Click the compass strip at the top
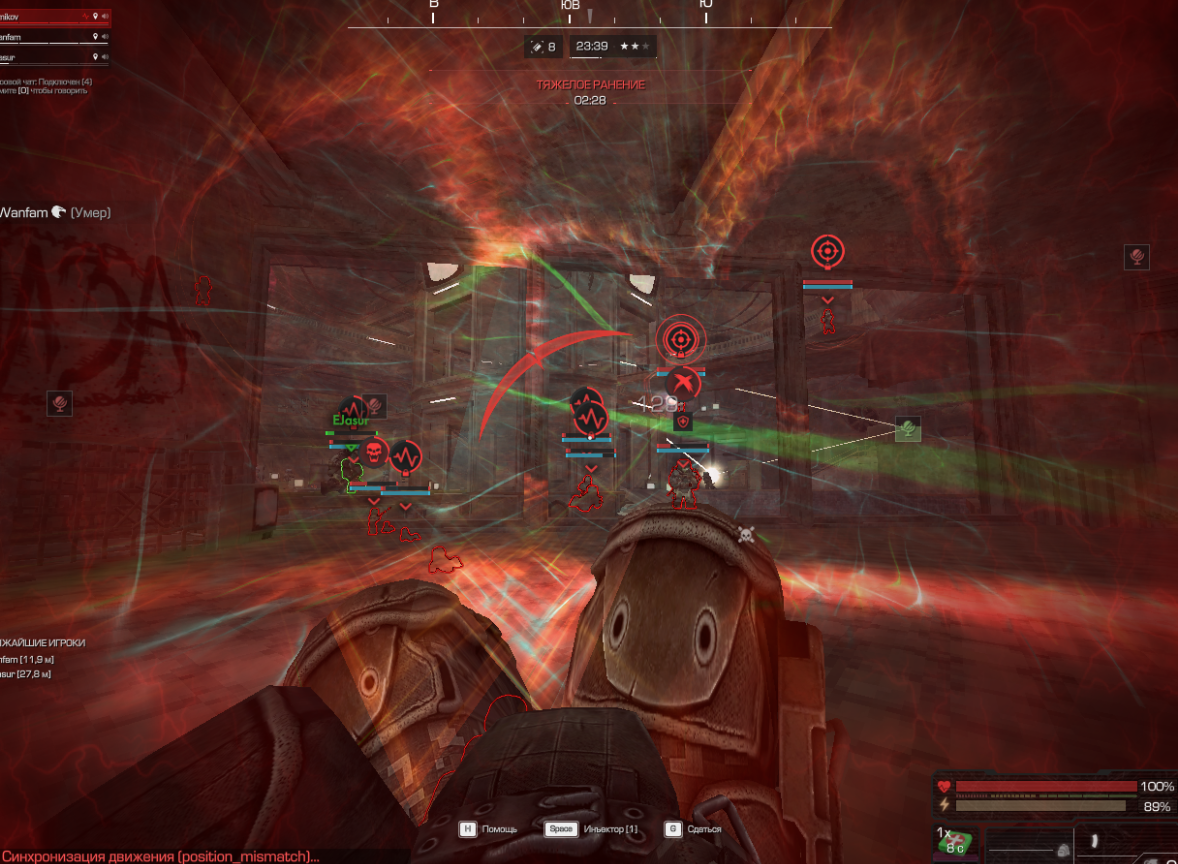The height and width of the screenshot is (864, 1178). pyautogui.click(x=590, y=12)
